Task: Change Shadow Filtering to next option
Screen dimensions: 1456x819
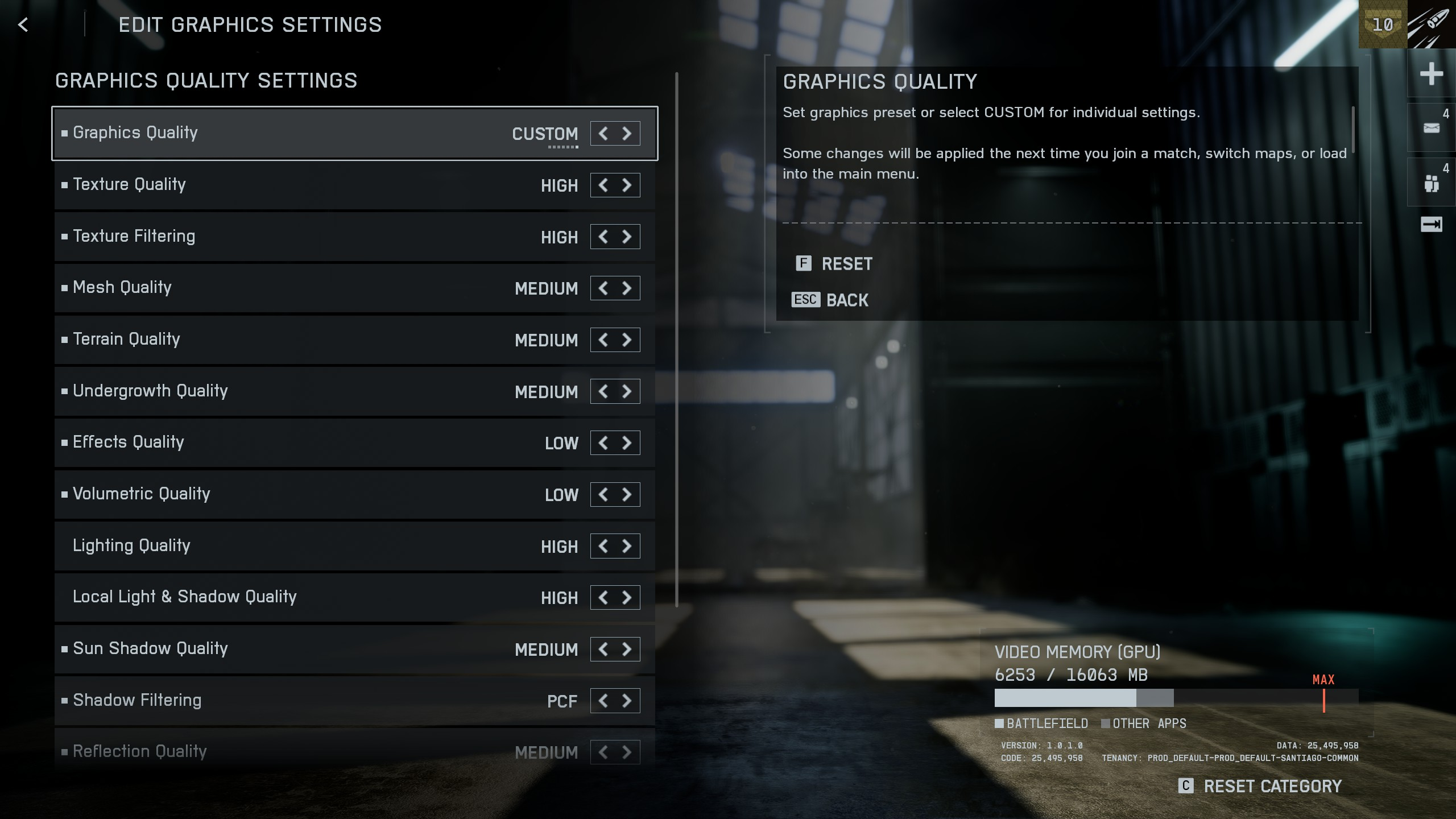Action: [627, 701]
